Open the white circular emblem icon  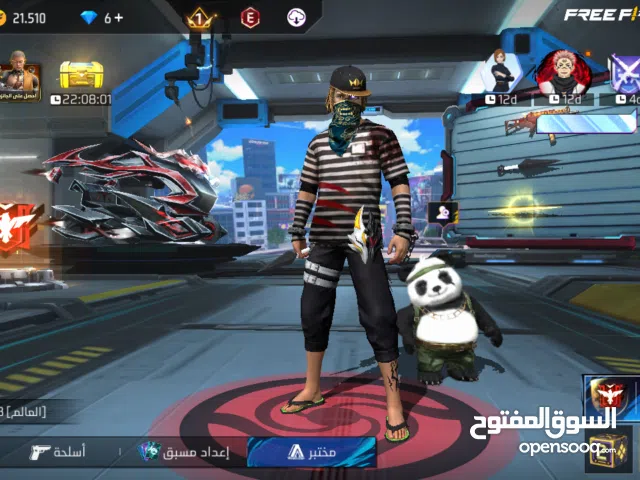pyautogui.click(x=295, y=17)
